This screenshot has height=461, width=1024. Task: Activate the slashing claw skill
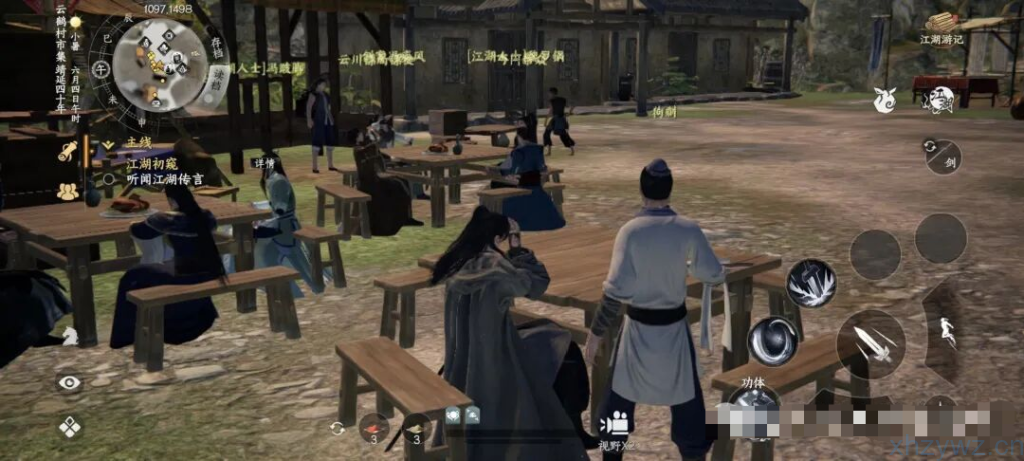point(810,284)
